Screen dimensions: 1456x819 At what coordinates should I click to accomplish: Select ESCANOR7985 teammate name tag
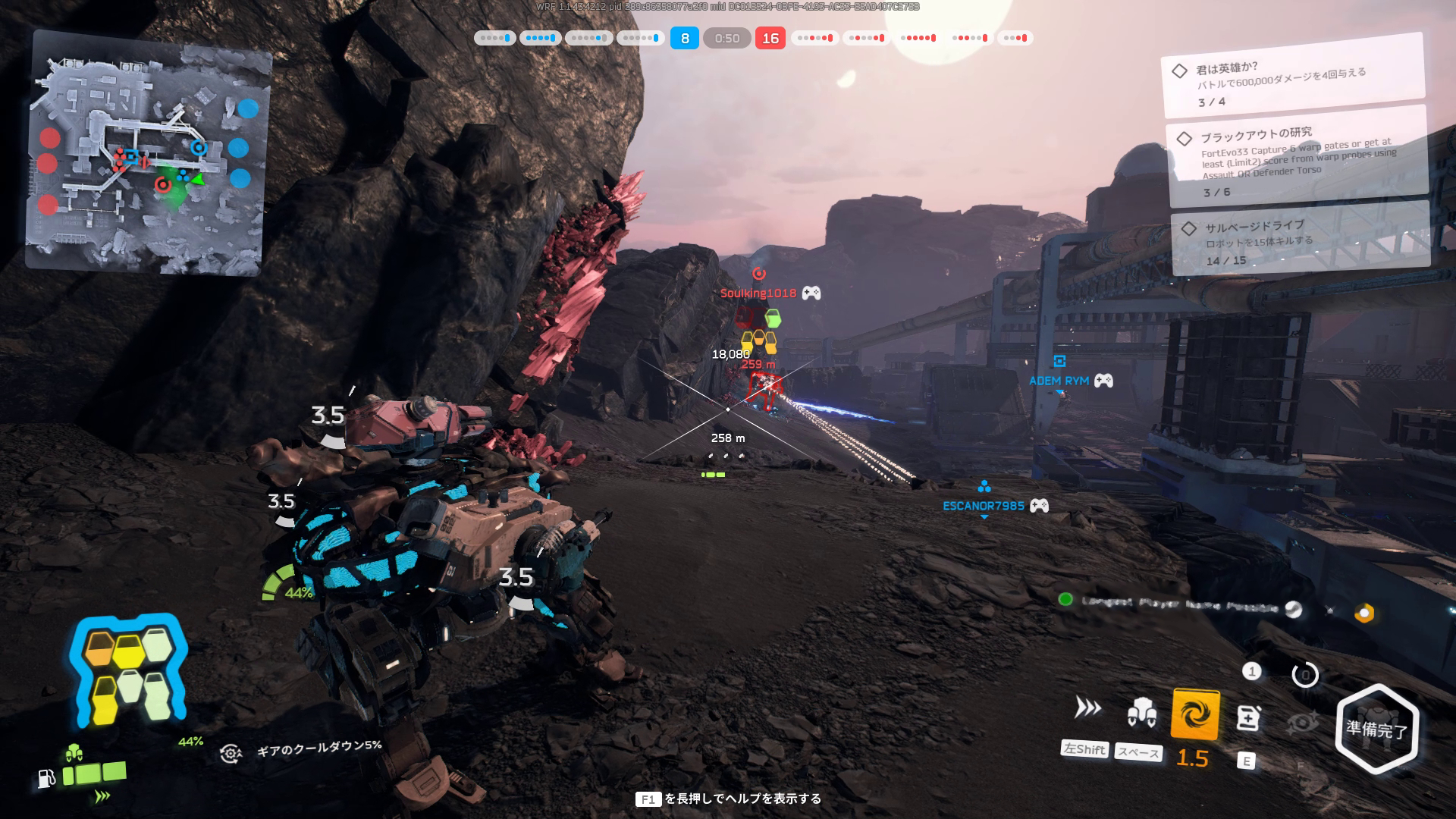tap(983, 506)
